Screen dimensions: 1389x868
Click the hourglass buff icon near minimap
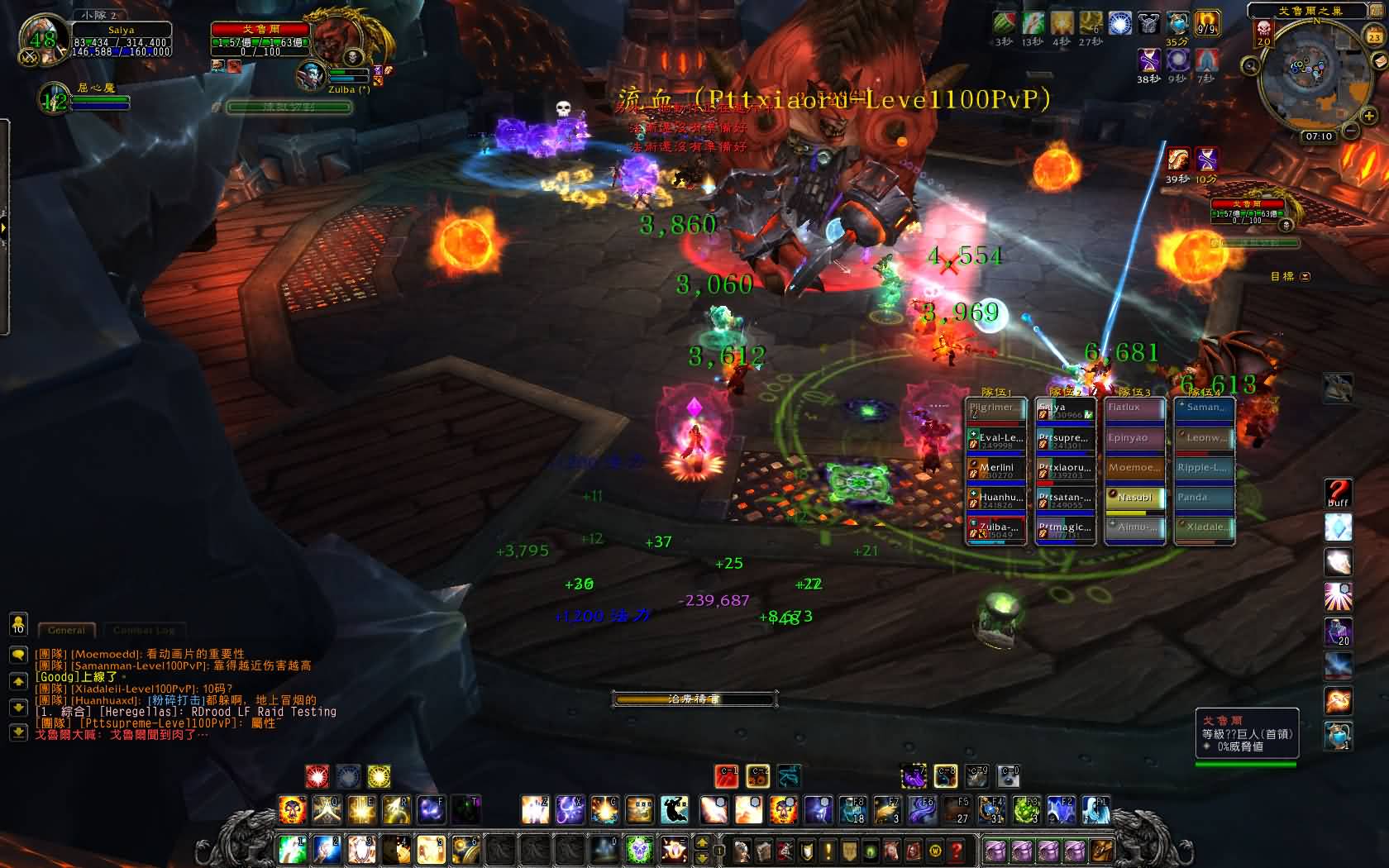1206,158
